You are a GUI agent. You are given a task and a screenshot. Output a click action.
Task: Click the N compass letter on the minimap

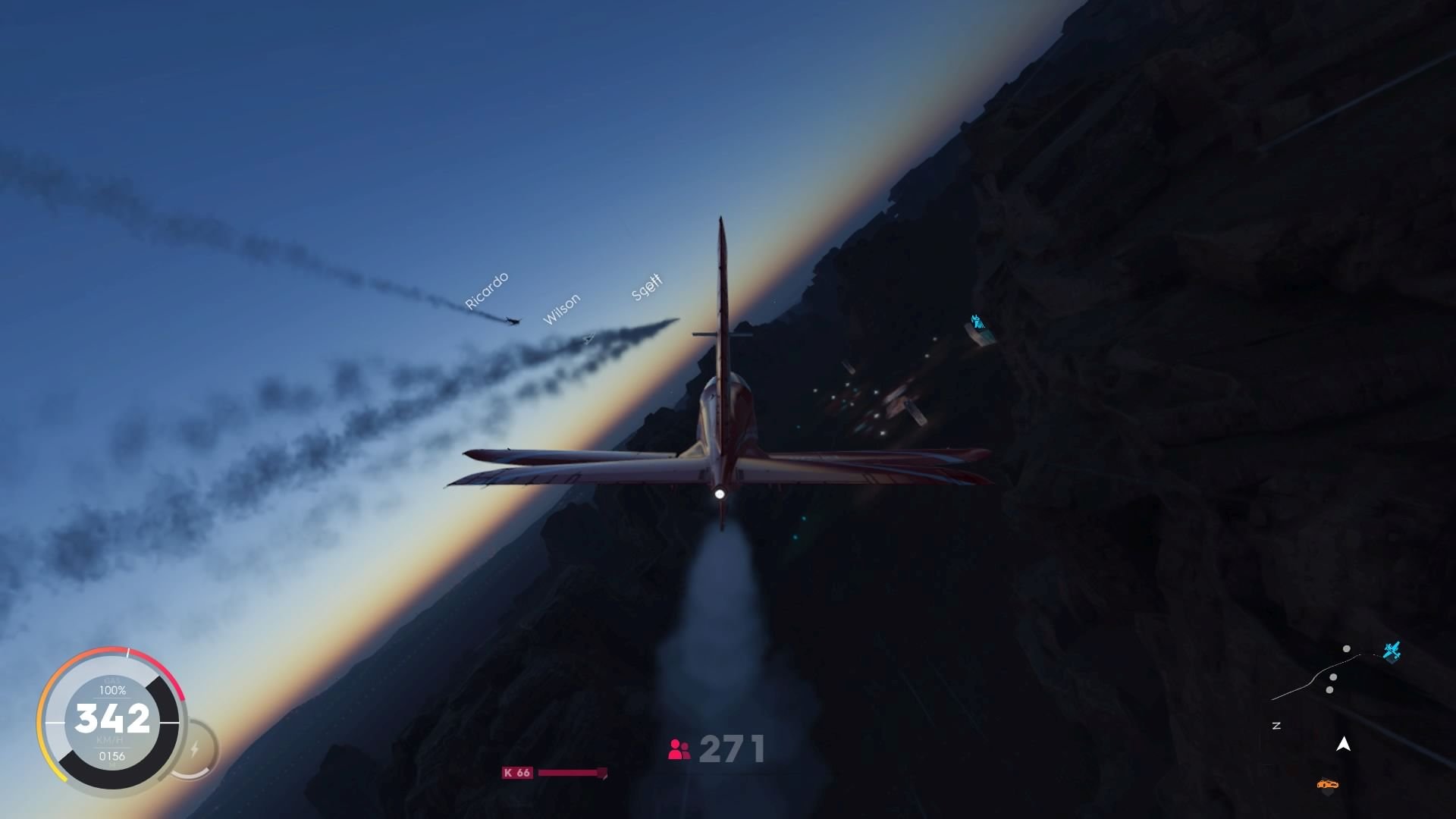click(1276, 725)
